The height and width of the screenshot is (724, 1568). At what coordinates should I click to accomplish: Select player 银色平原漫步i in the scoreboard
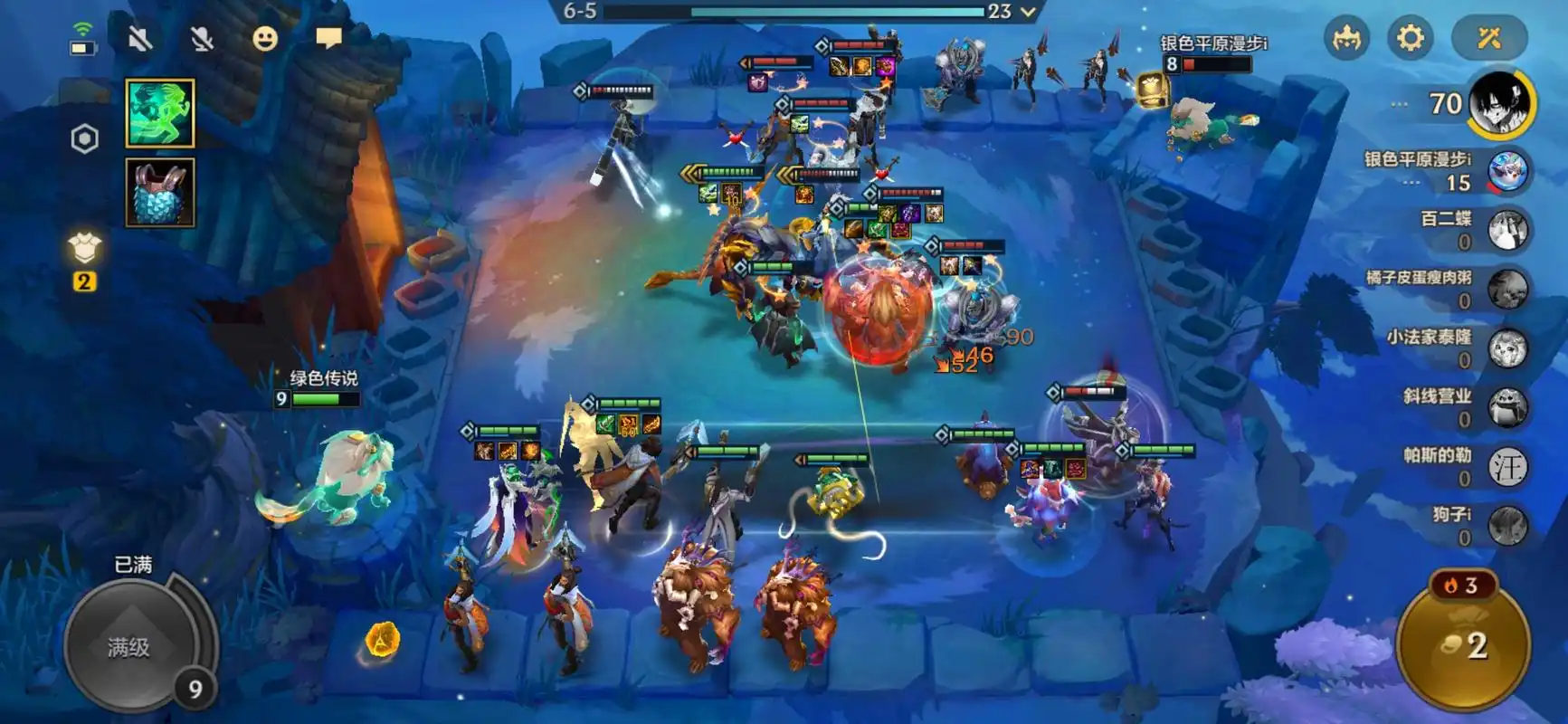coord(1507,171)
